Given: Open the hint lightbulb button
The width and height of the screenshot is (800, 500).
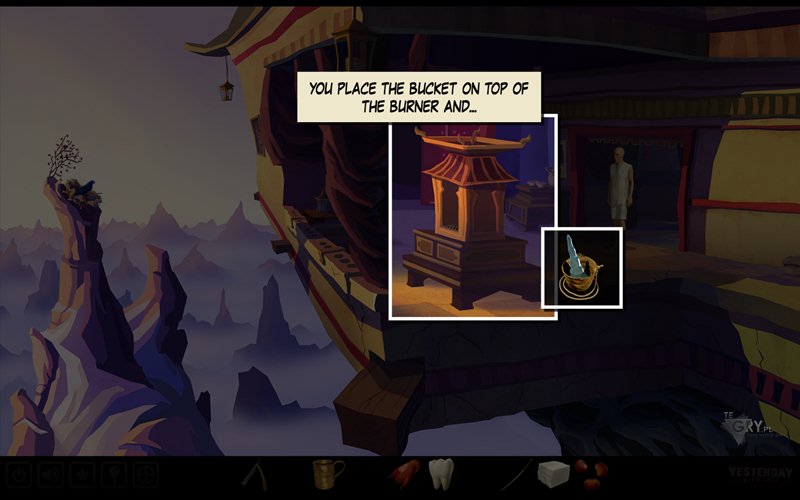Looking at the screenshot, I should click(114, 474).
